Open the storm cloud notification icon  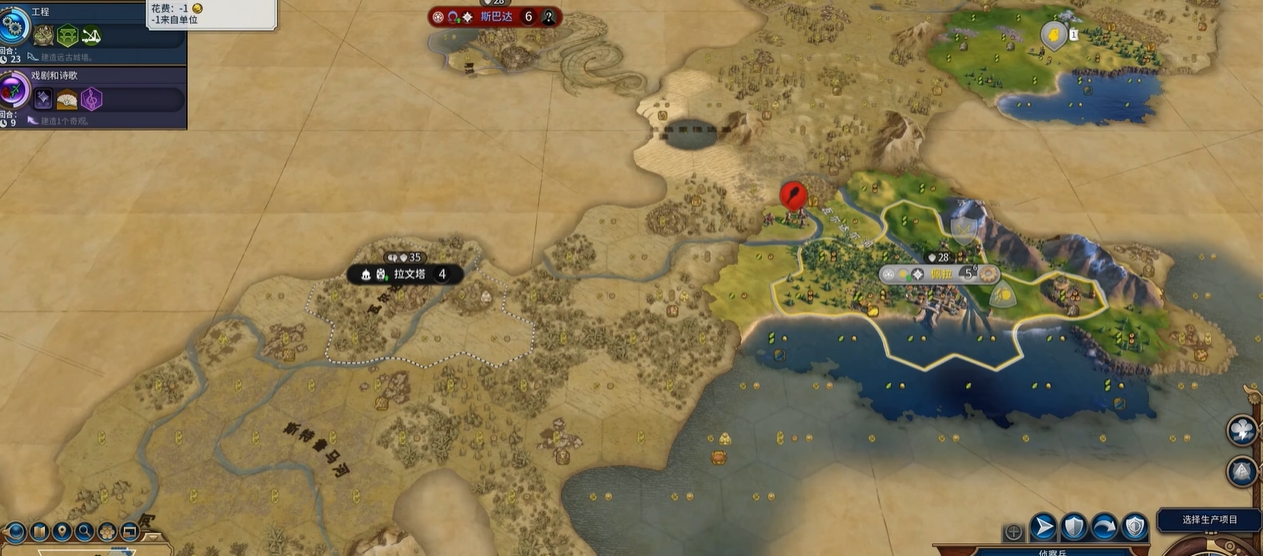tap(1241, 430)
